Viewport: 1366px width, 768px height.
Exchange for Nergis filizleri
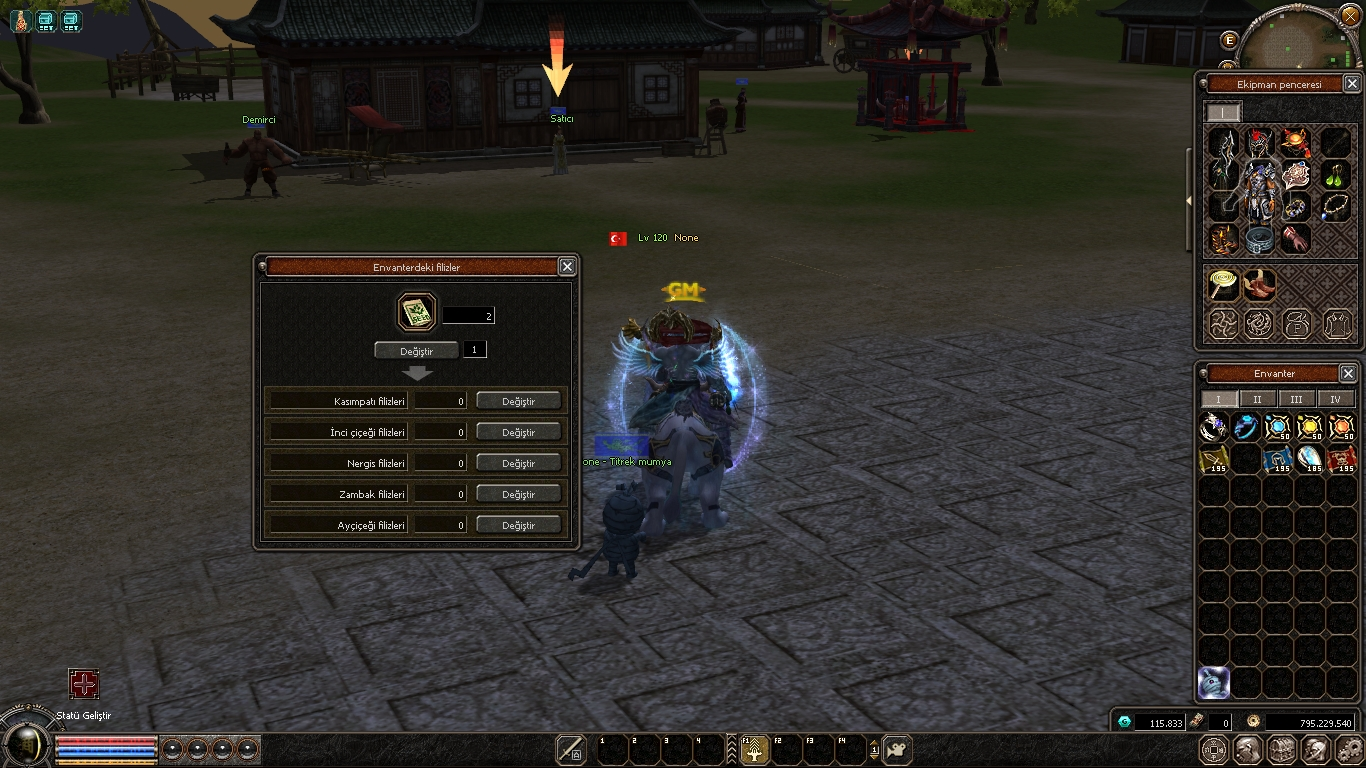518,463
